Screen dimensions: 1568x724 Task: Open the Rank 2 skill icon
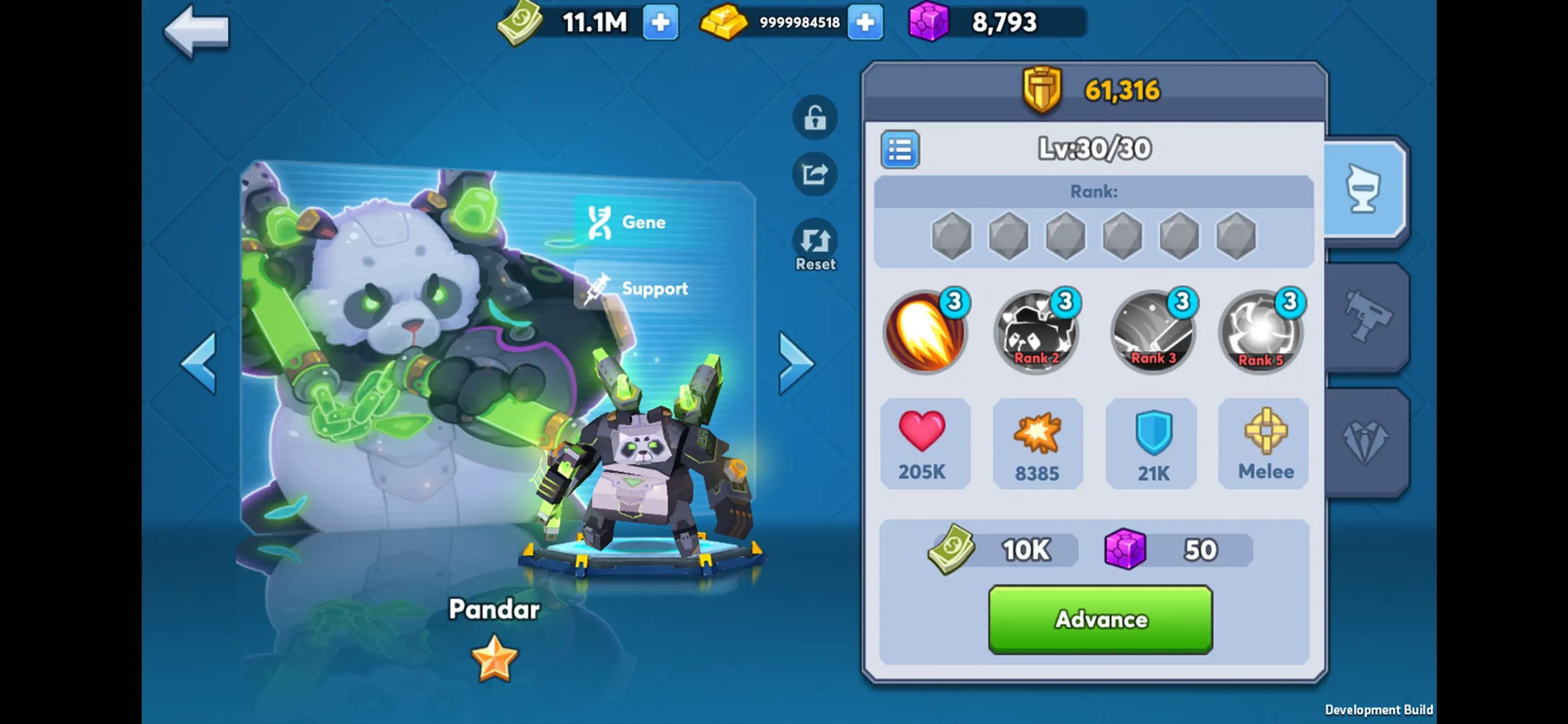[x=1037, y=332]
